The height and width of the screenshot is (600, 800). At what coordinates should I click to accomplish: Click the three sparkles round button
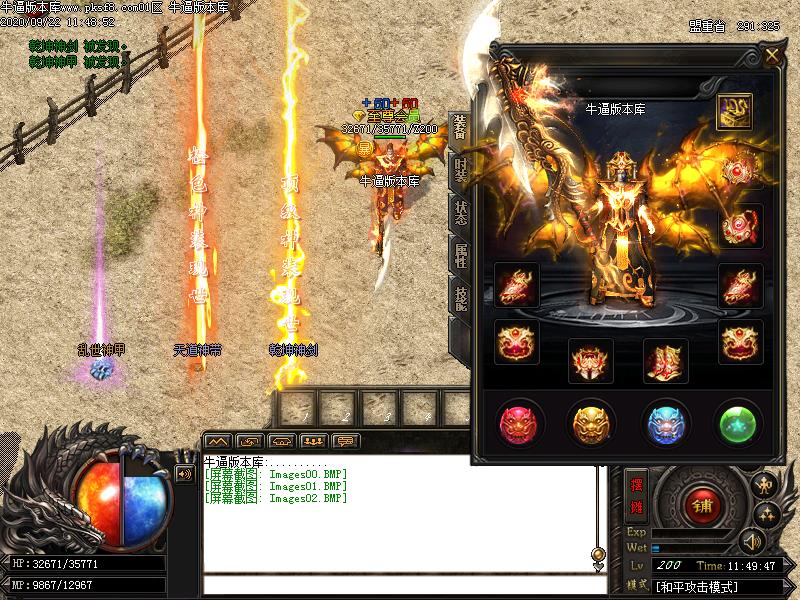click(766, 515)
